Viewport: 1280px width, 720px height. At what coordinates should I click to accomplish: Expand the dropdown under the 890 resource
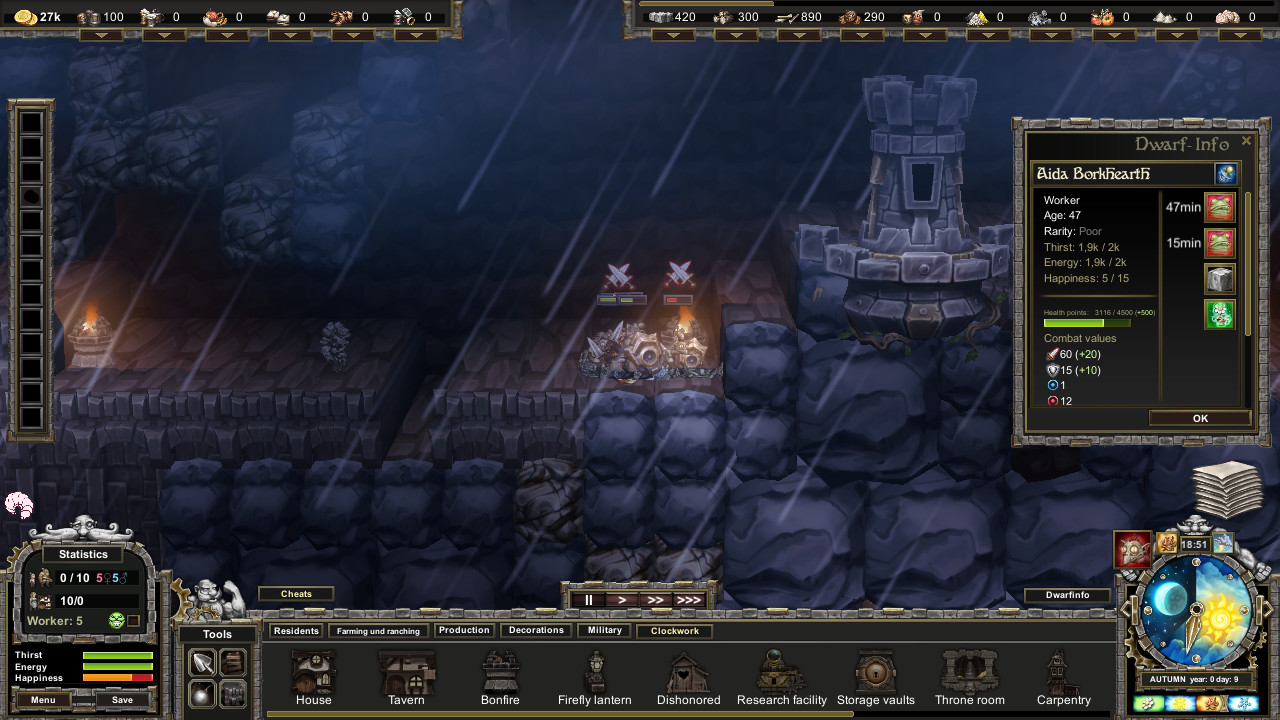click(800, 34)
